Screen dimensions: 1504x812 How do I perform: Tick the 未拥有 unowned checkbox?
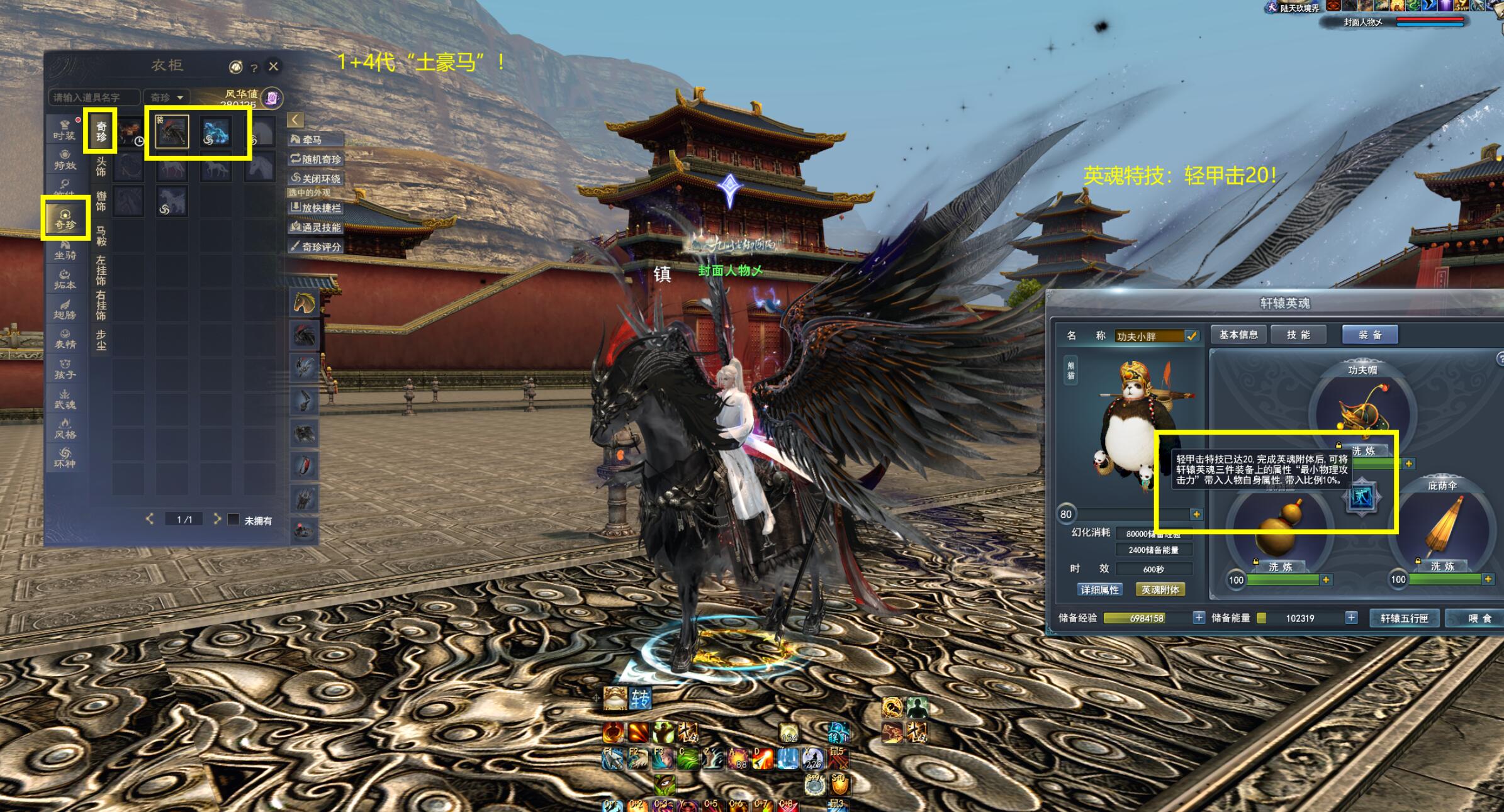pyautogui.click(x=233, y=520)
